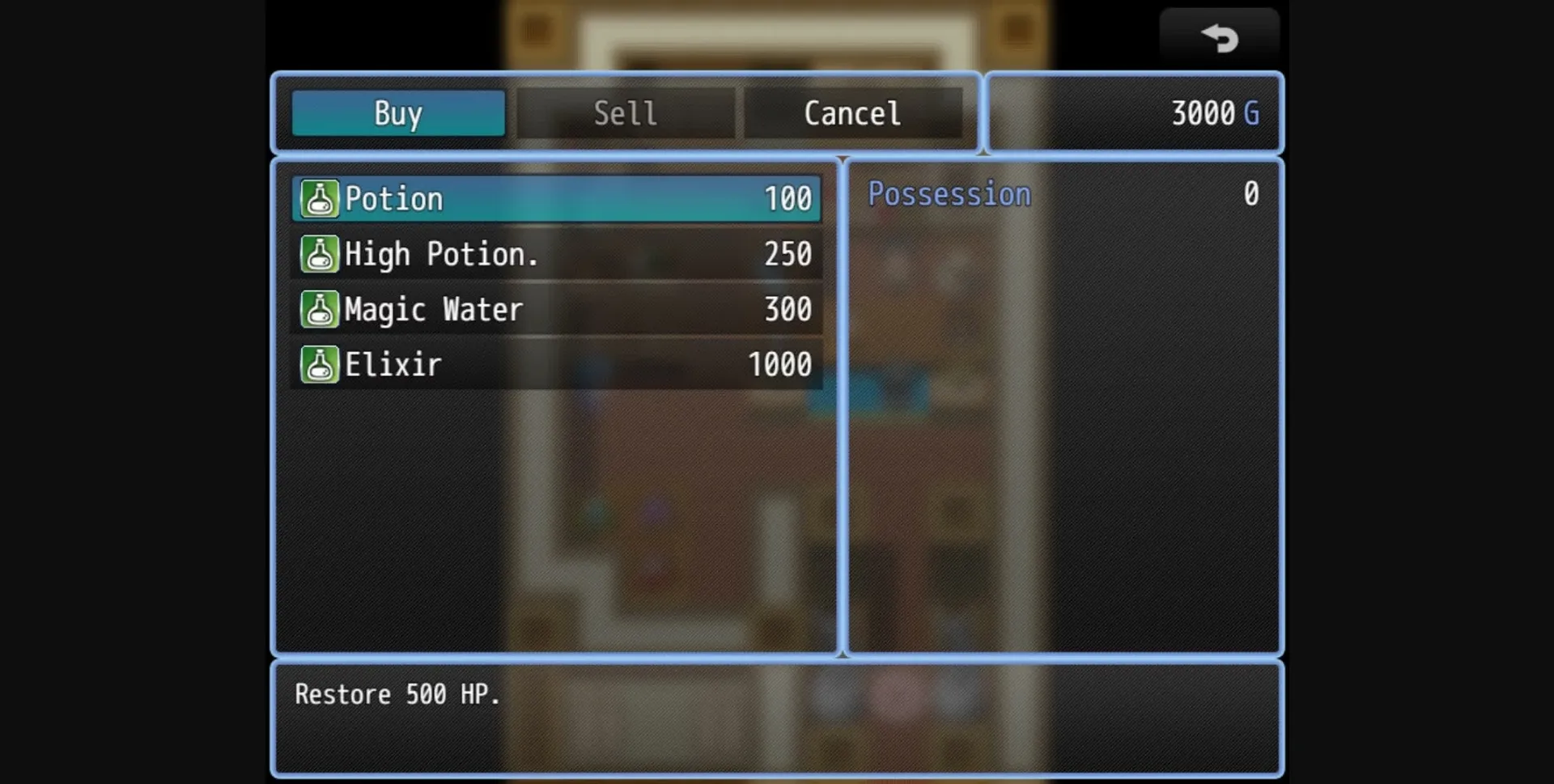
Task: Click the Potion flask icon
Action: click(x=320, y=198)
